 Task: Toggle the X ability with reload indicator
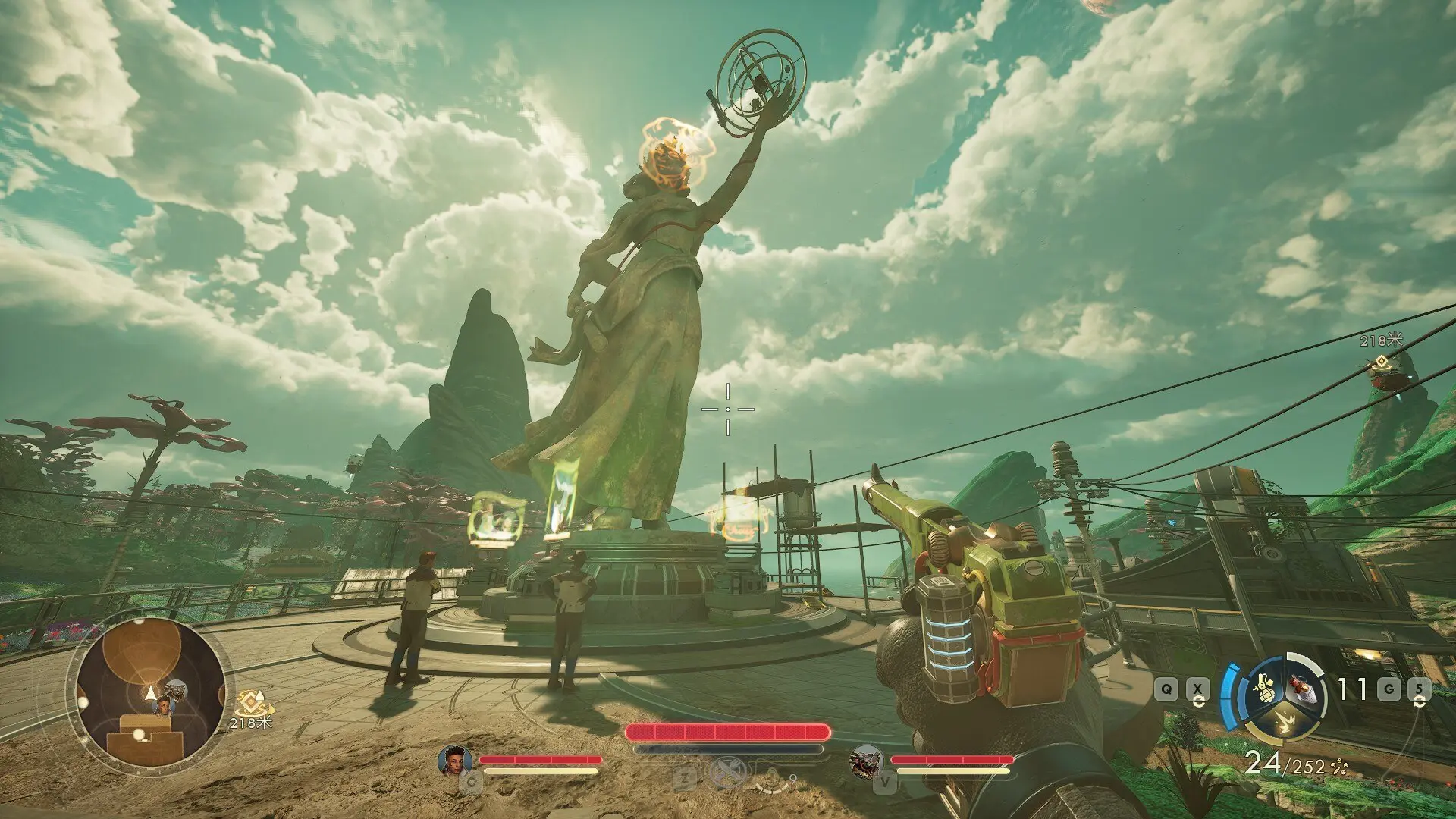(x=1197, y=689)
